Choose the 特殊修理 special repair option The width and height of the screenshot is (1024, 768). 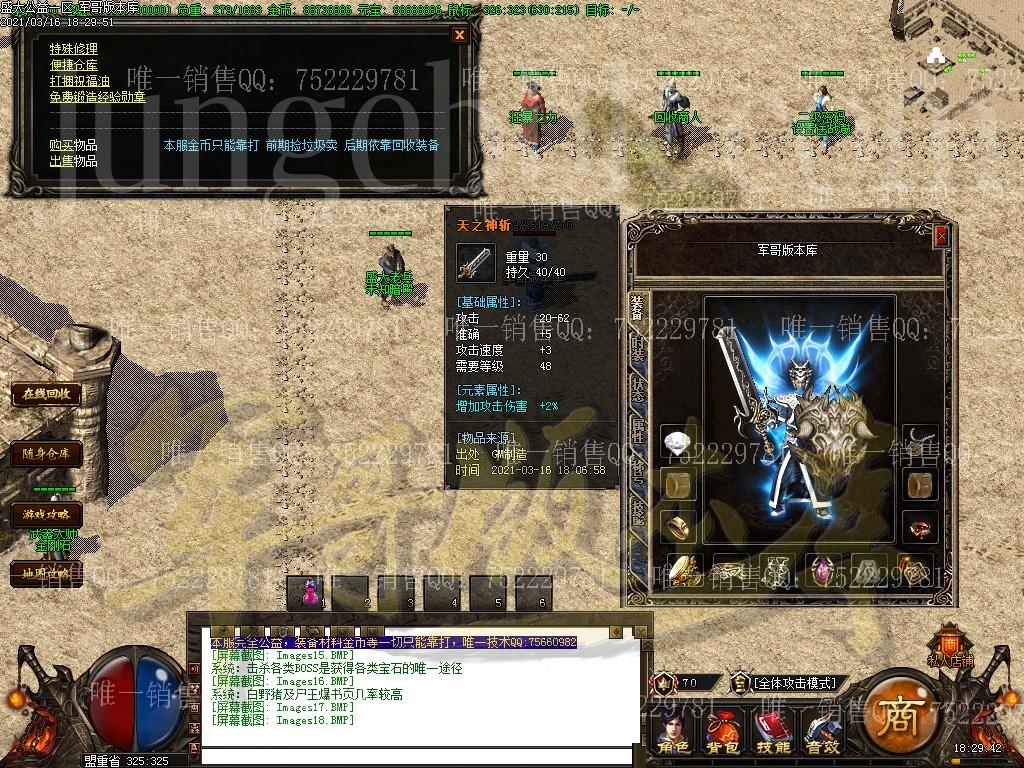tap(74, 49)
